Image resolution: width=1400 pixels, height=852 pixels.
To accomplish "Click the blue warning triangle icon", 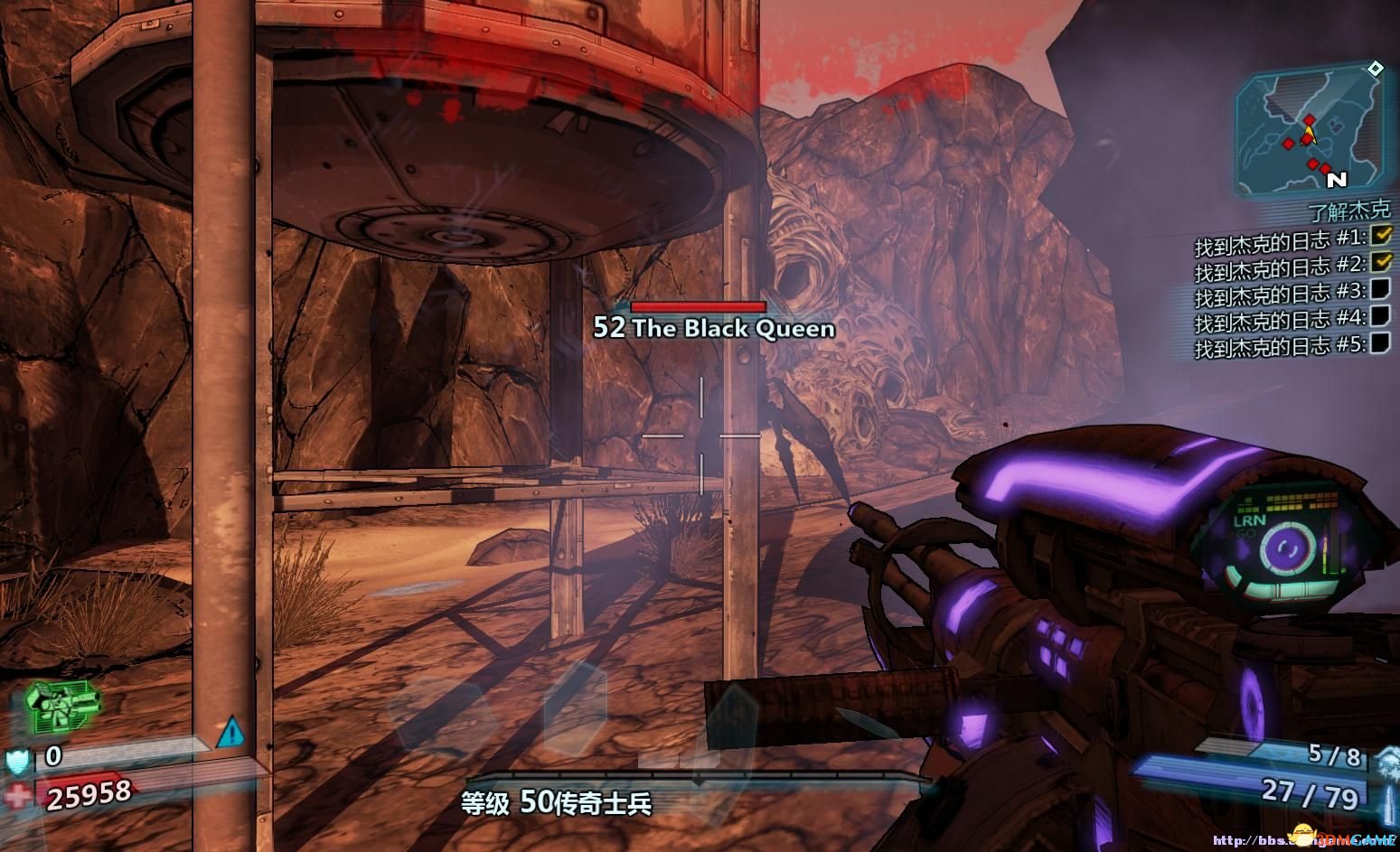I will [231, 731].
